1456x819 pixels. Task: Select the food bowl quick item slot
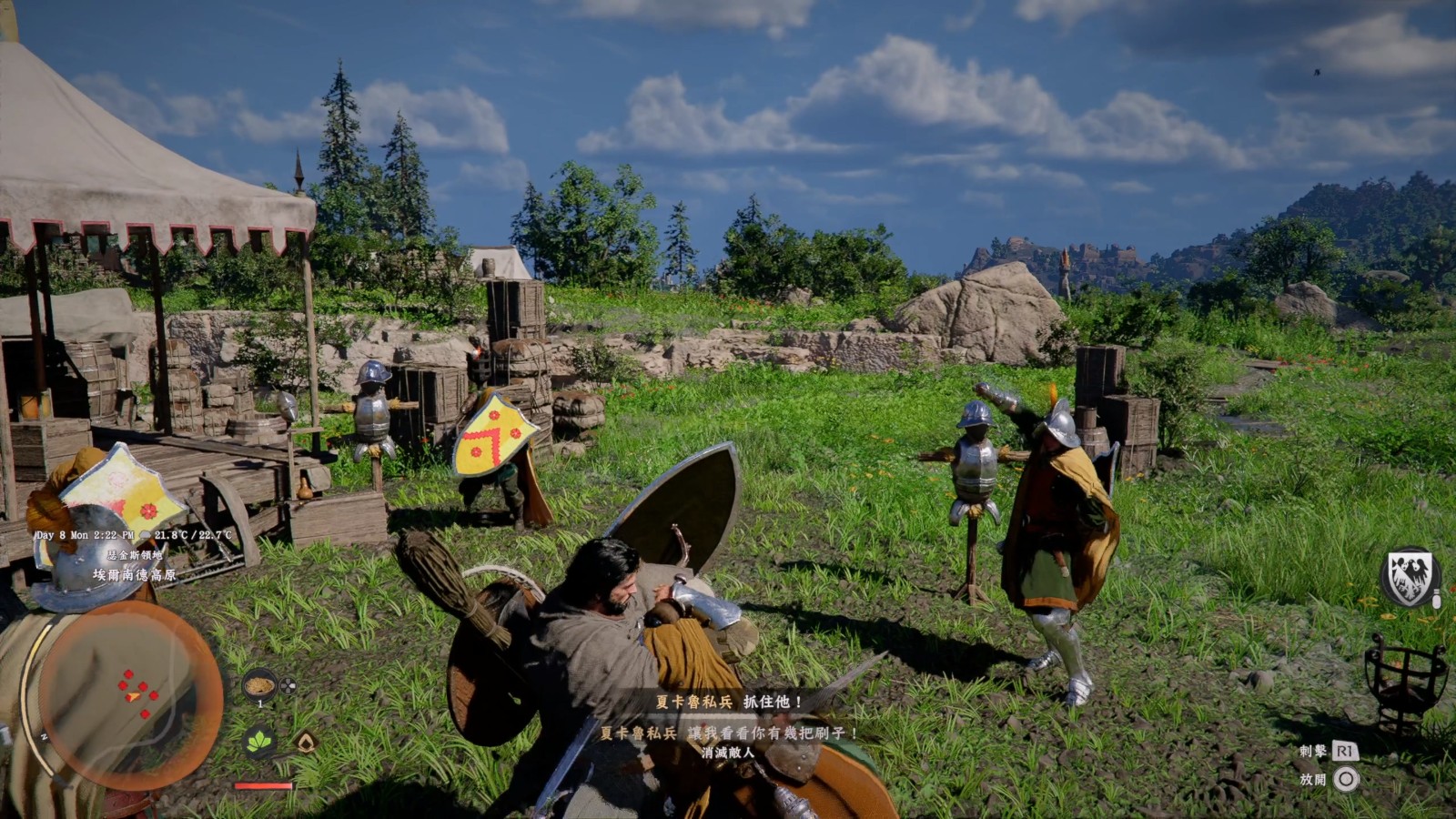tap(259, 684)
